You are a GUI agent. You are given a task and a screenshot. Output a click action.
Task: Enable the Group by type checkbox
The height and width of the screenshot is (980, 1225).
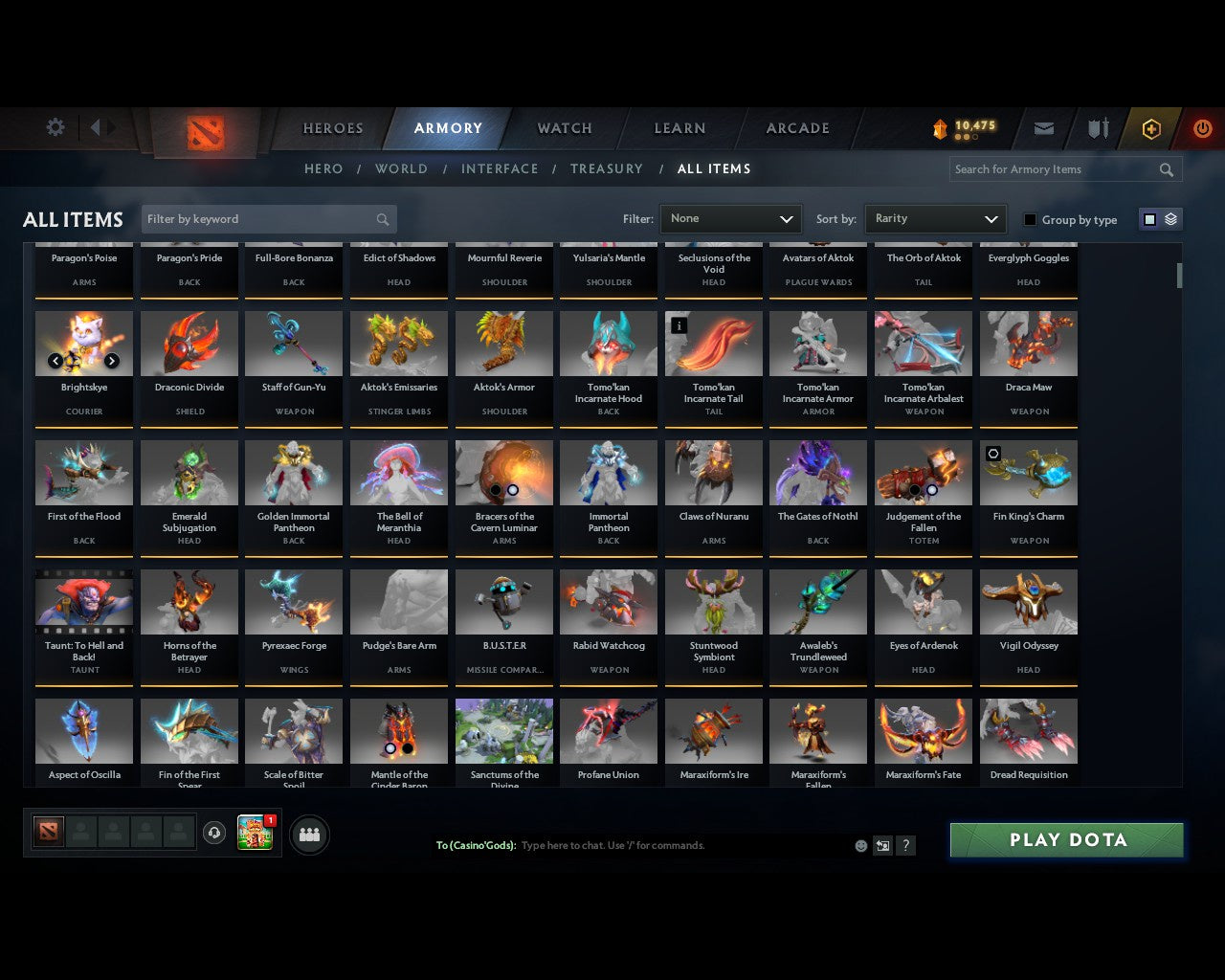tap(1030, 219)
